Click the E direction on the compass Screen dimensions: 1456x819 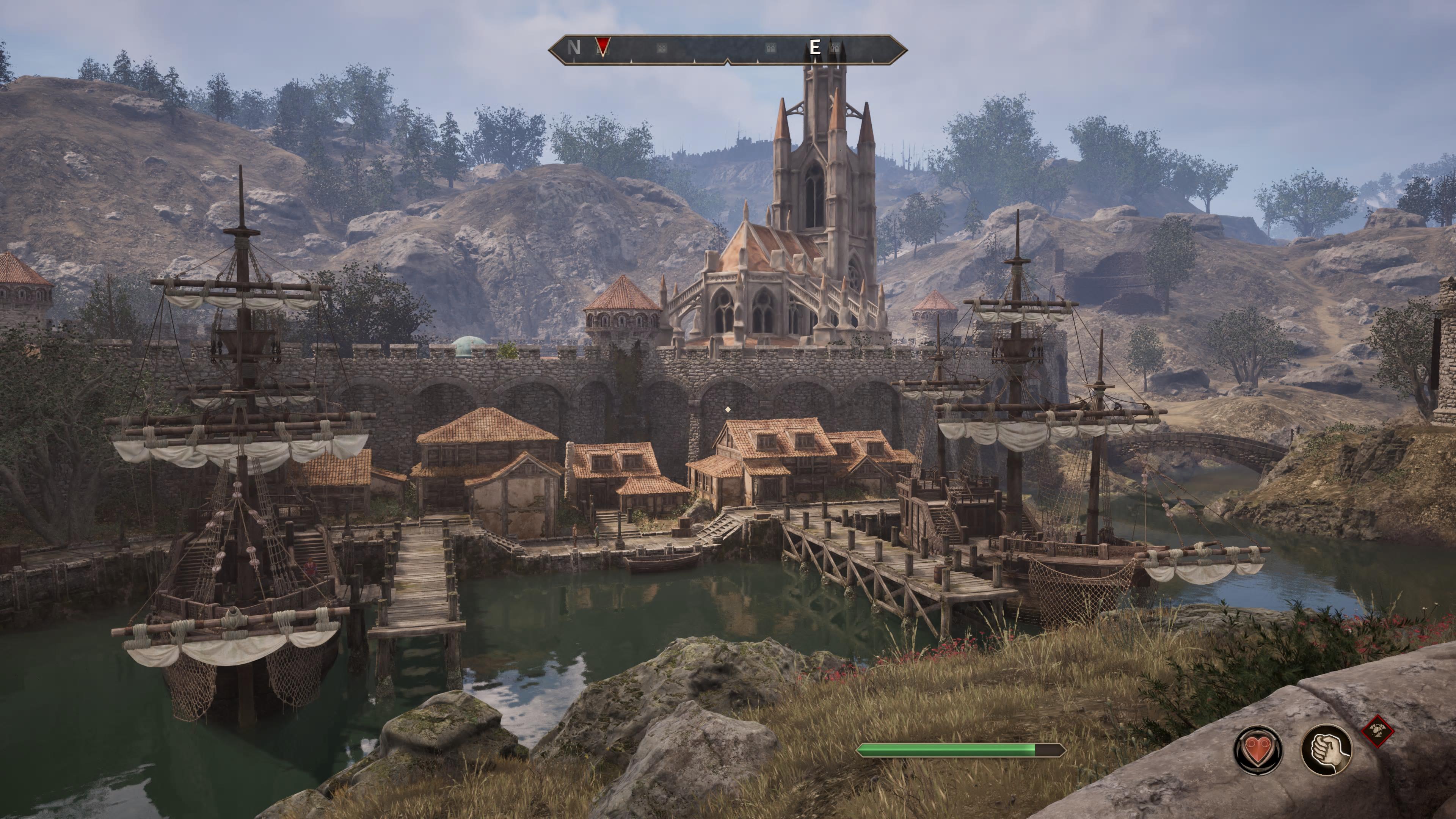[814, 47]
